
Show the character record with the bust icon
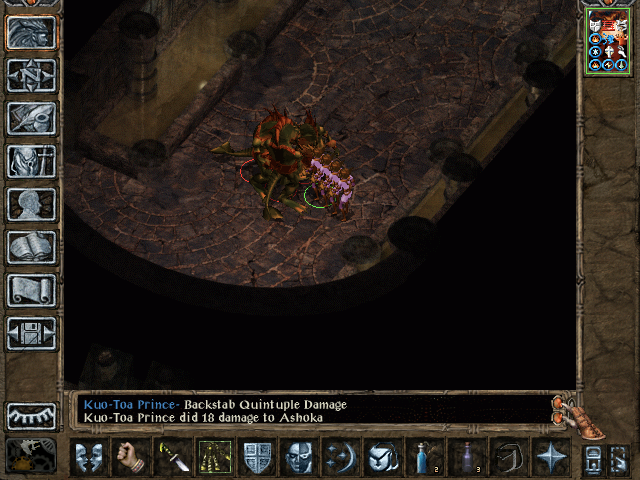coord(31,204)
